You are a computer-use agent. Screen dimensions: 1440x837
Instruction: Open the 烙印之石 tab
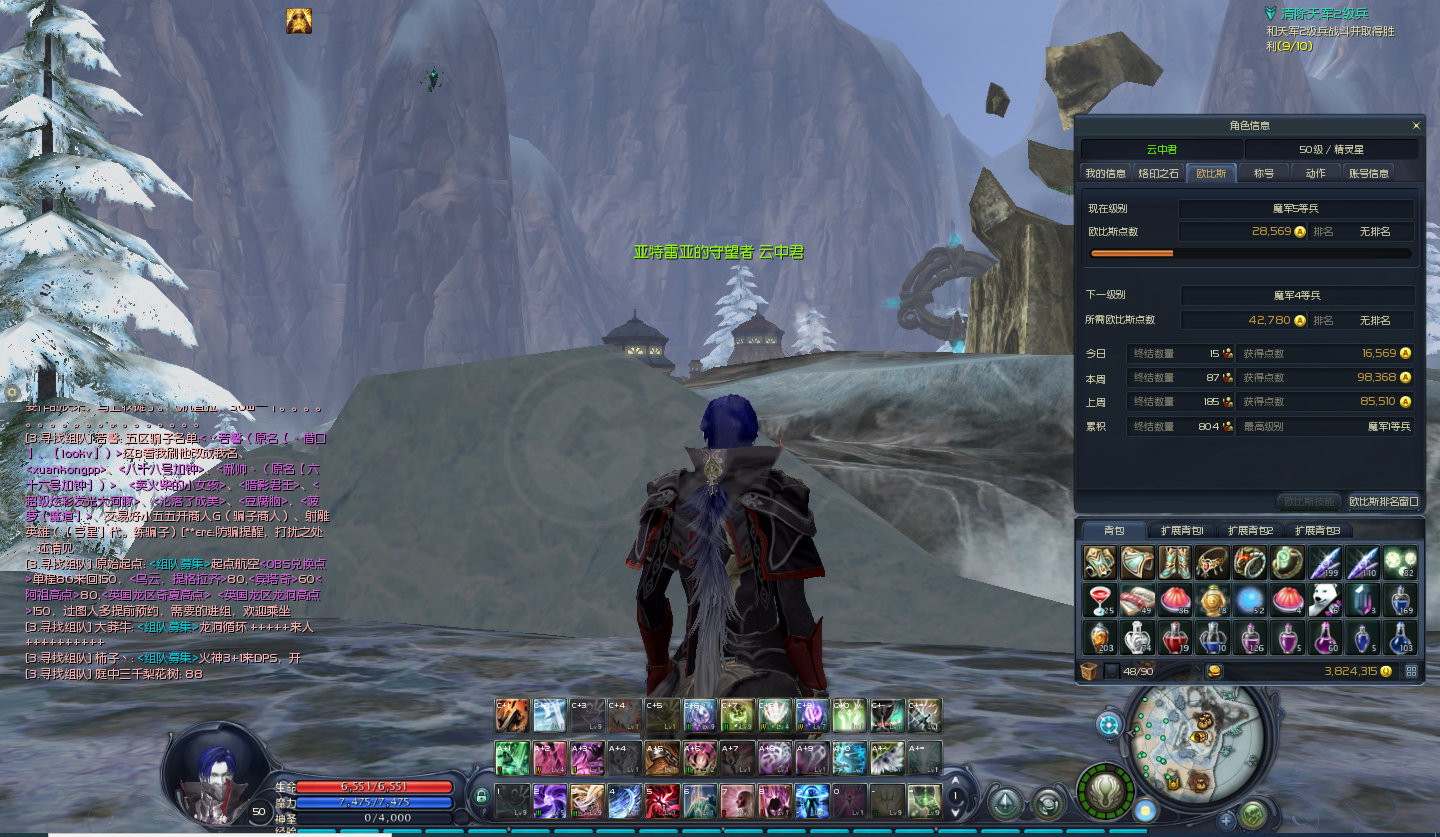1159,173
